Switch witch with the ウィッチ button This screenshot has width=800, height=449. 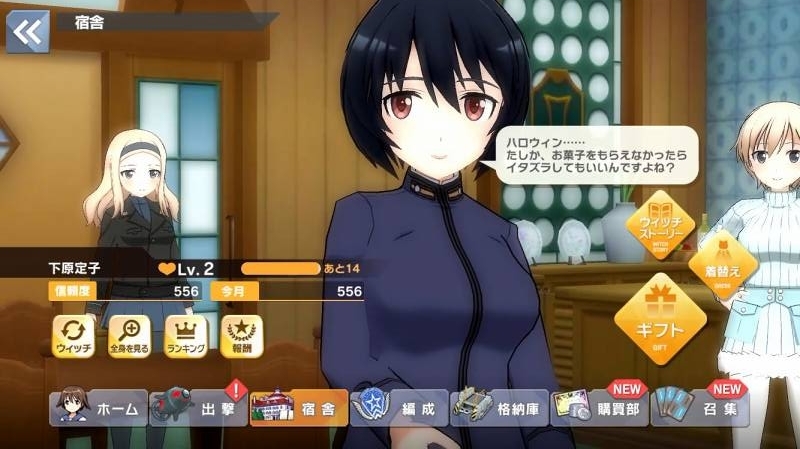coord(74,336)
